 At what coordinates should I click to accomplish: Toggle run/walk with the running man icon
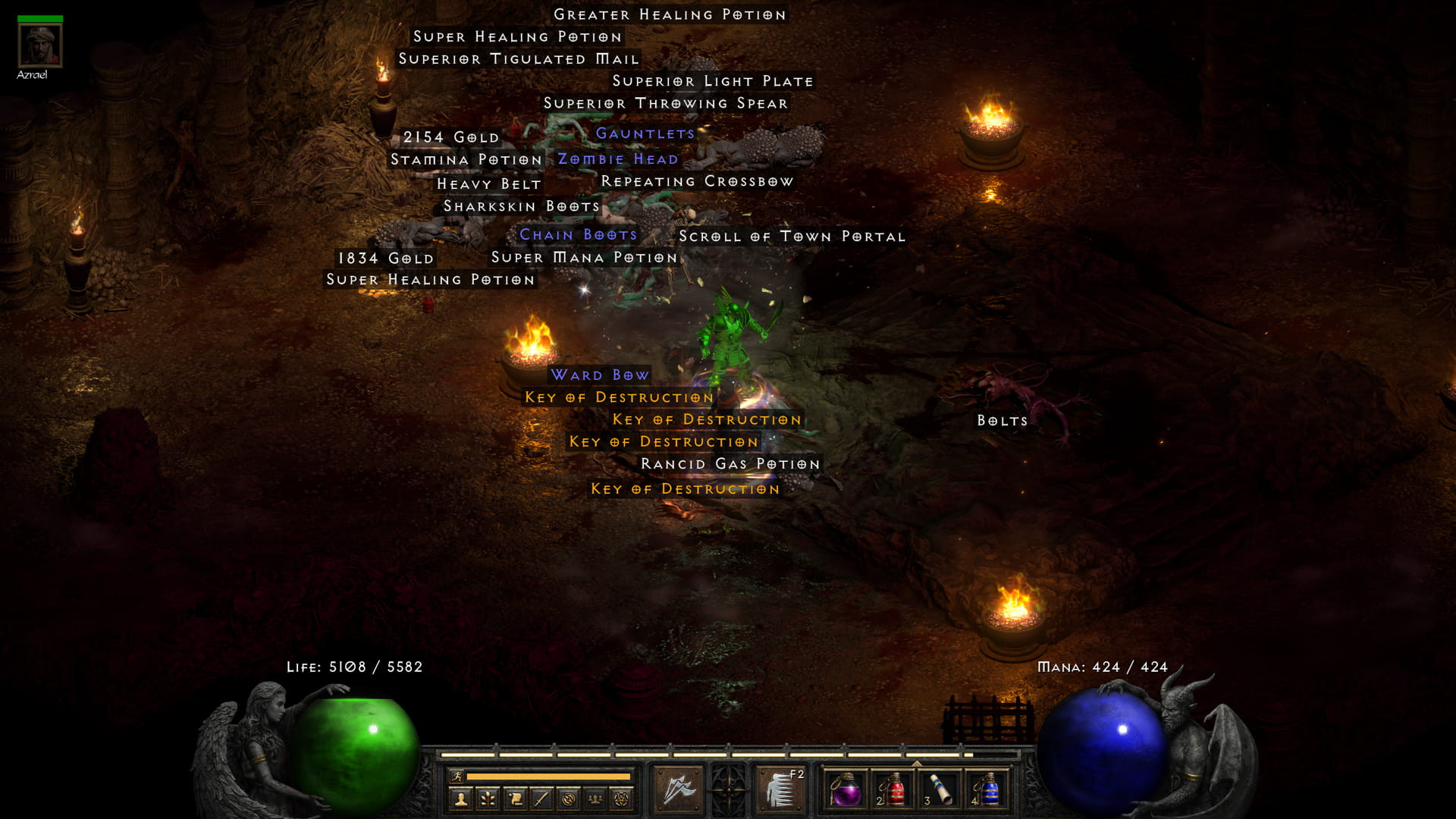coord(457,777)
